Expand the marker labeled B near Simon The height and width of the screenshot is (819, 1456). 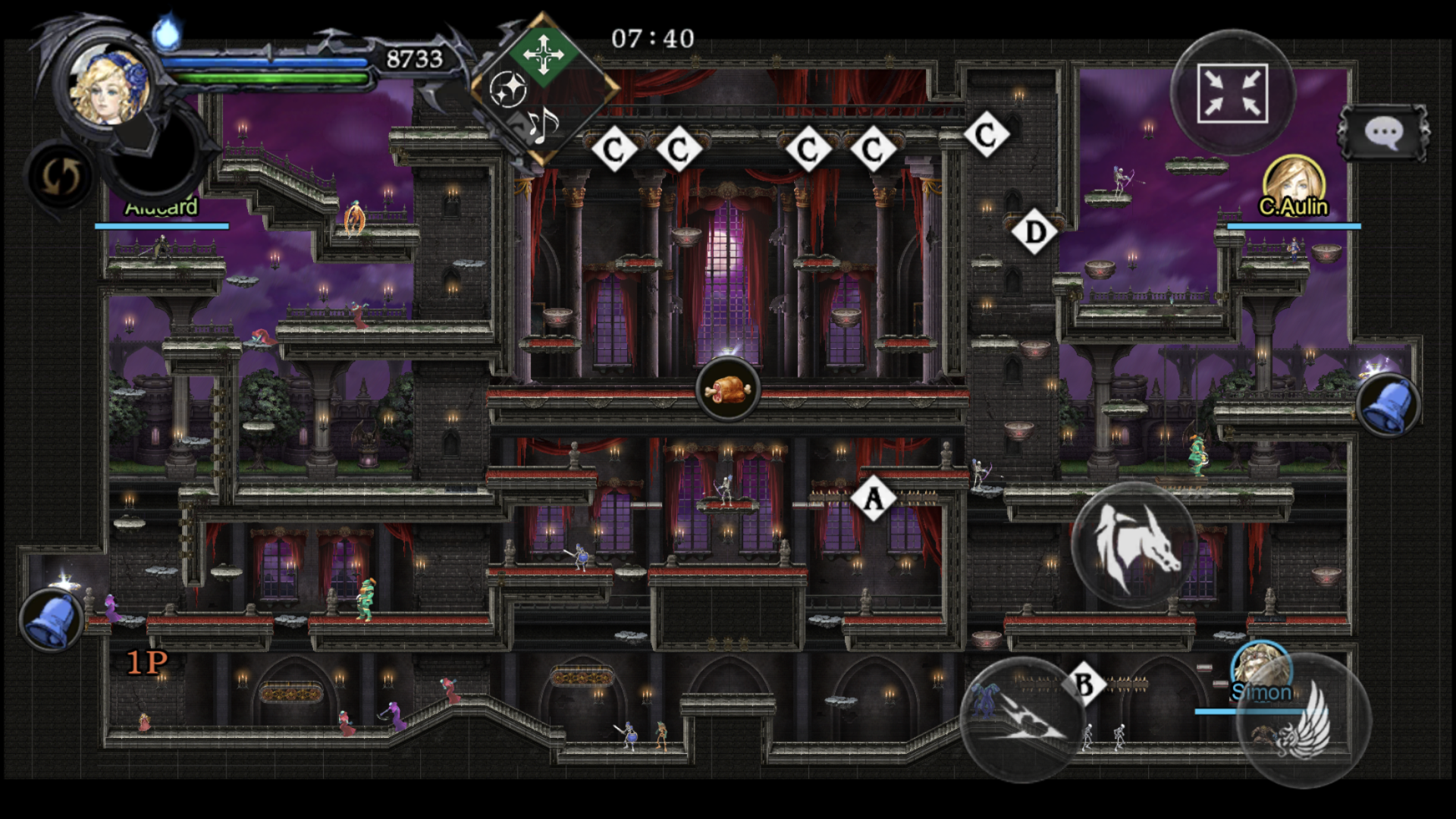coord(1084,682)
